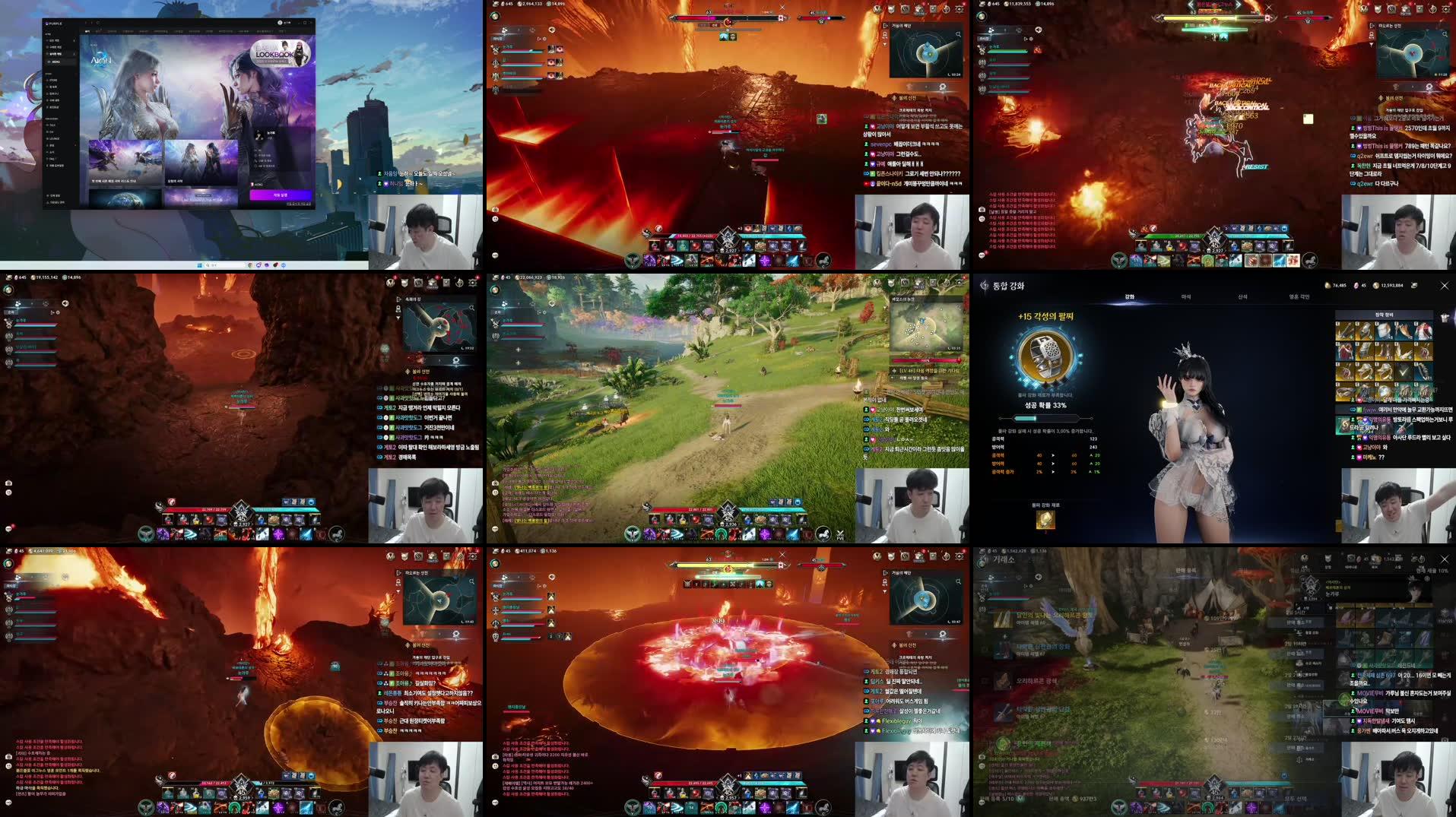Click the purple 게임 실행 launch button
This screenshot has height=817, width=1456.
(281, 195)
